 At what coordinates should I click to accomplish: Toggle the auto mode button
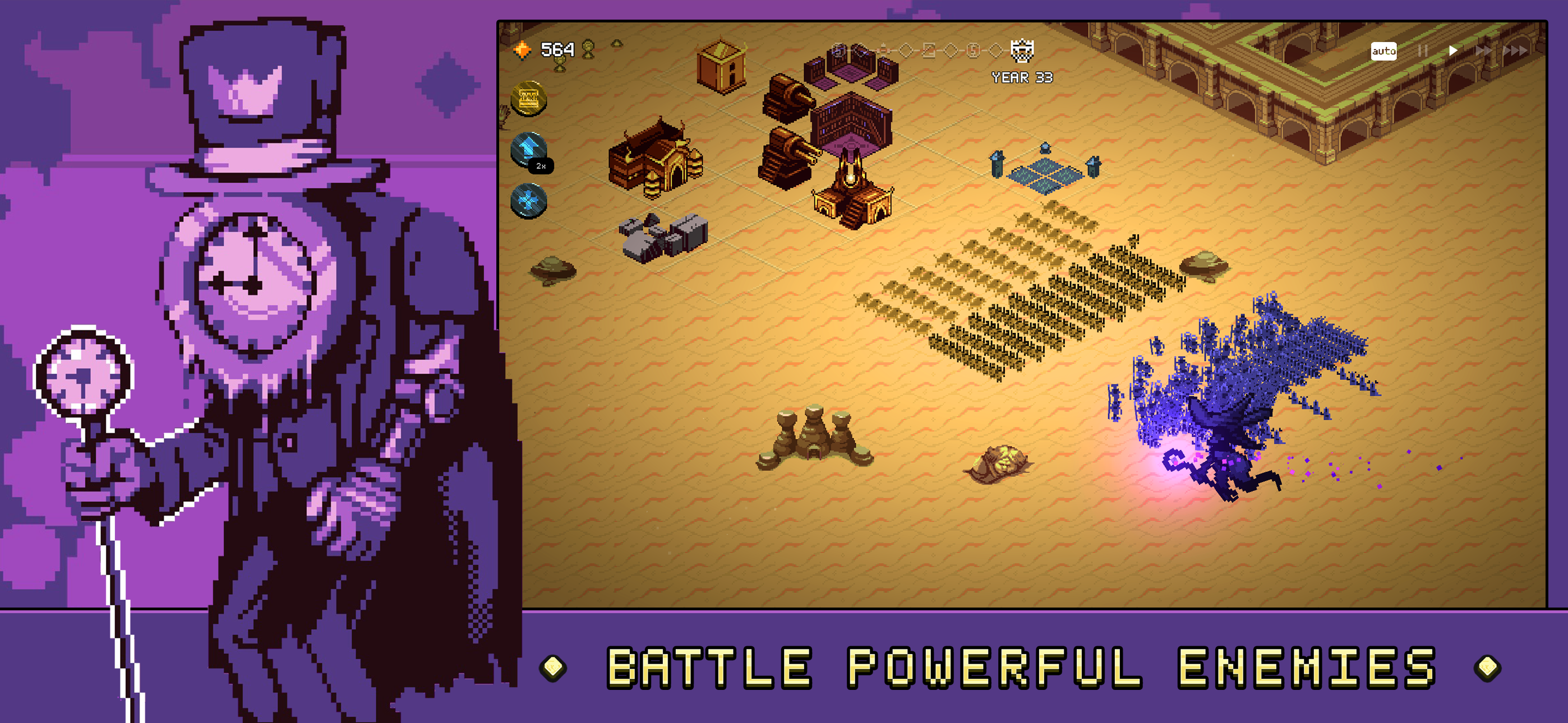(x=1384, y=52)
